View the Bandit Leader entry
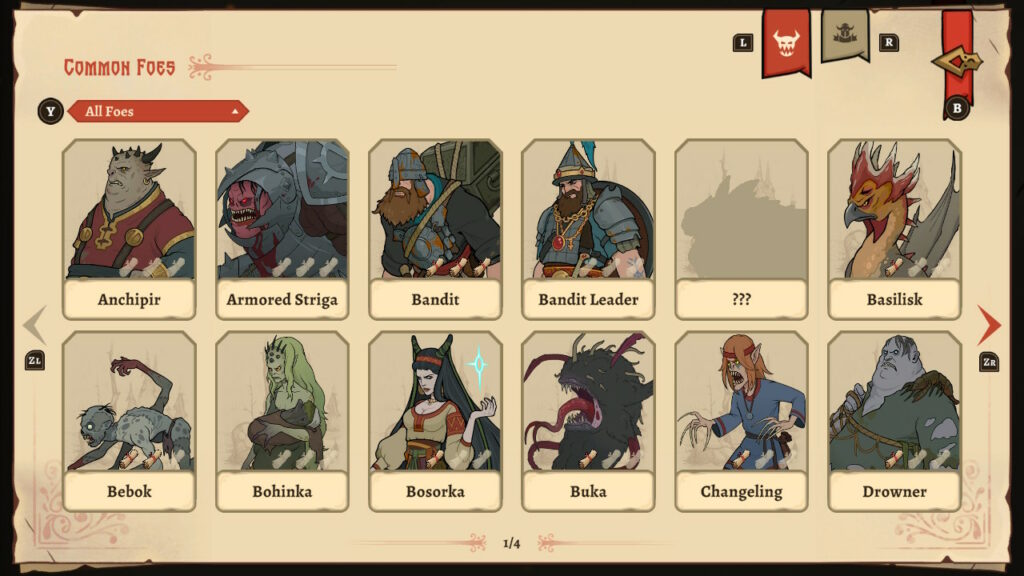Image resolution: width=1024 pixels, height=576 pixels. point(588,228)
